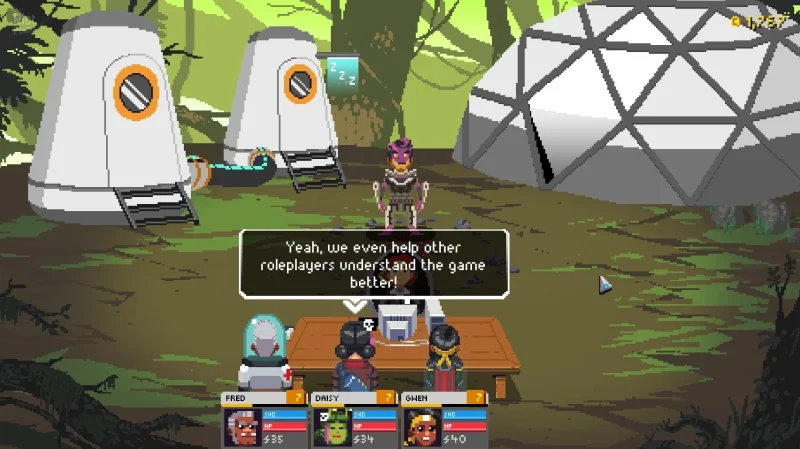Select Gwen's portrait in party panel
This screenshot has height=449, width=800.
(421, 427)
